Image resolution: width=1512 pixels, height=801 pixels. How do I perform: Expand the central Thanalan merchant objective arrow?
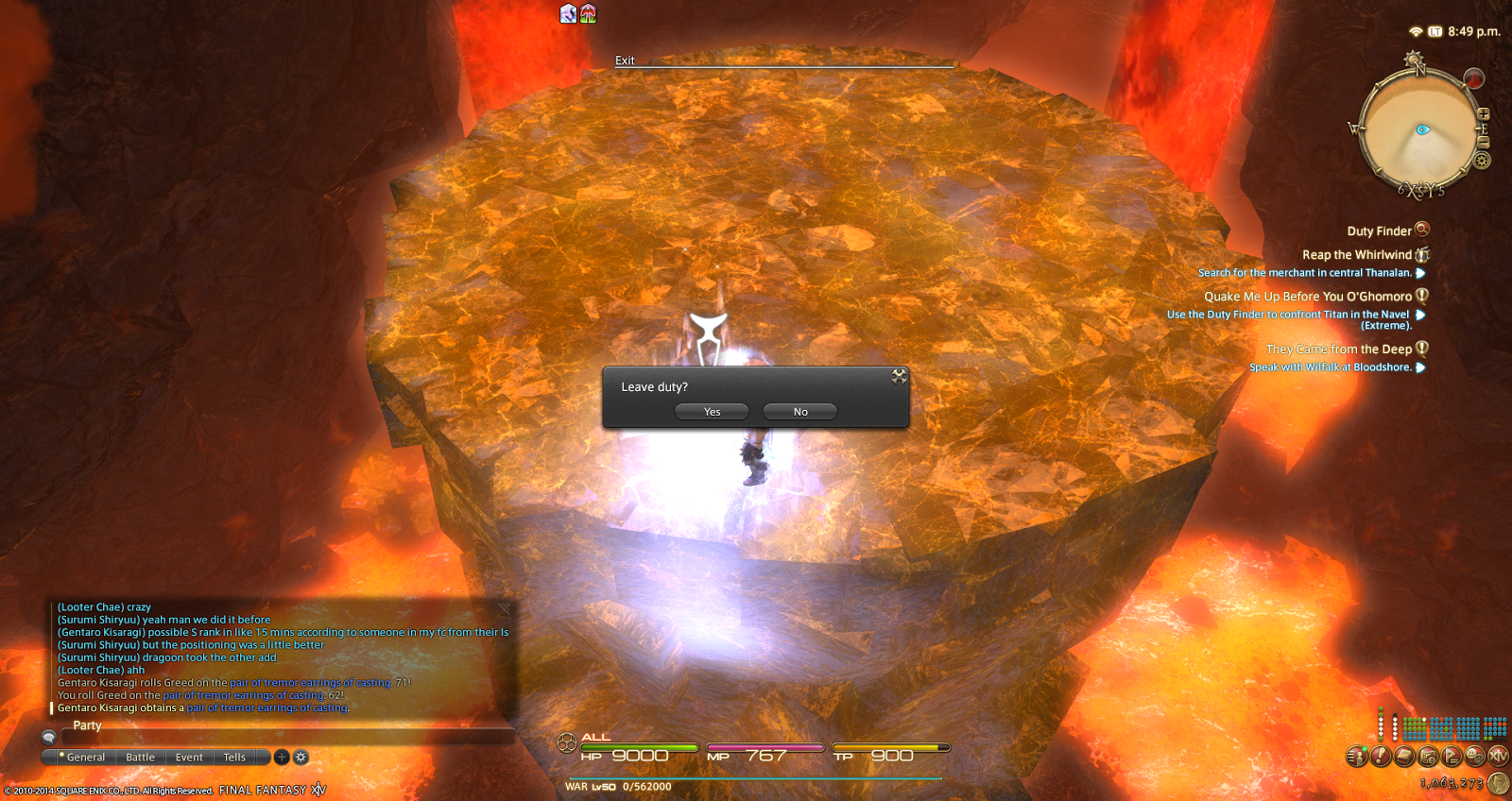click(1421, 272)
